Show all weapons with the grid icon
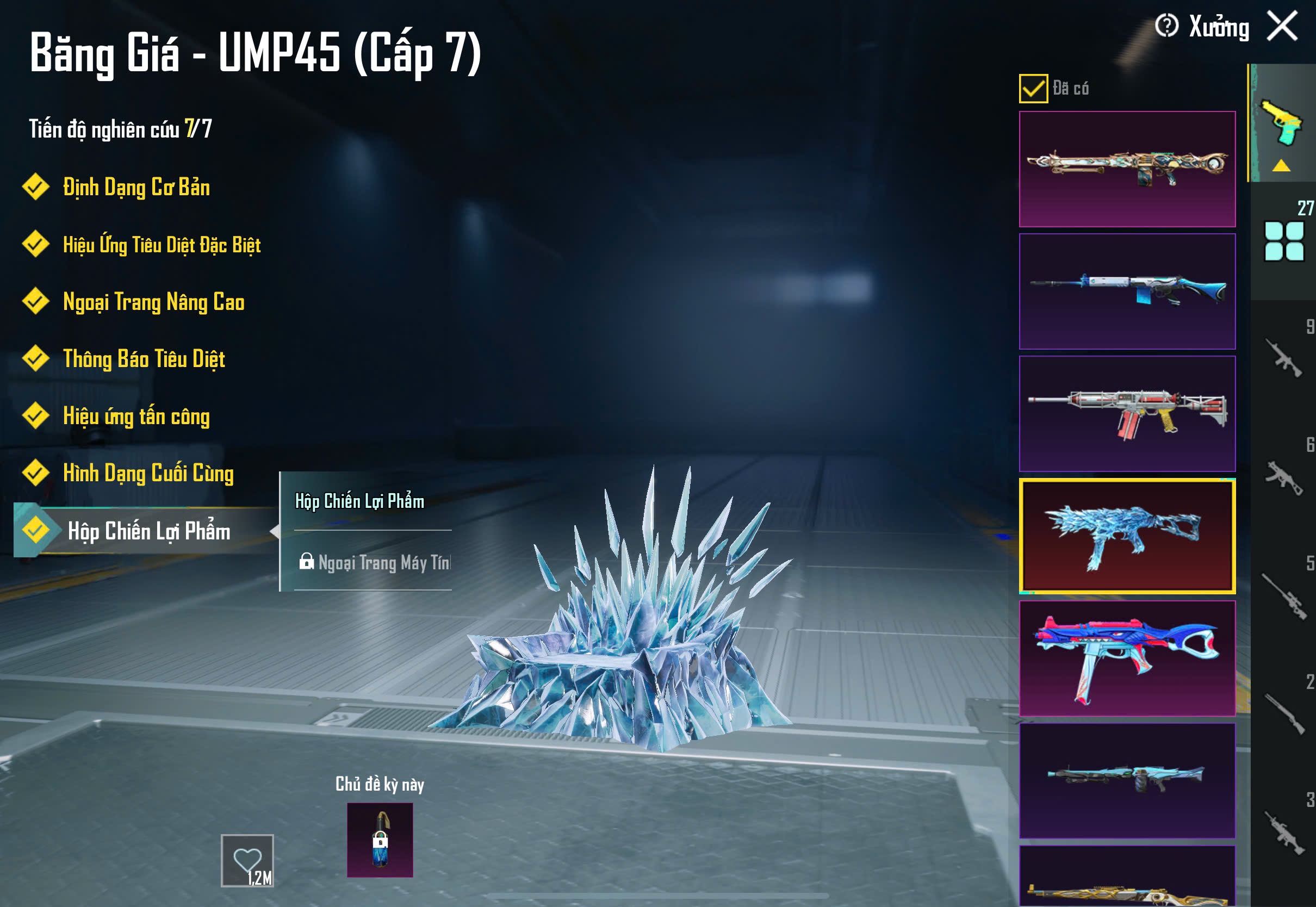The image size is (1316, 907). click(x=1283, y=241)
